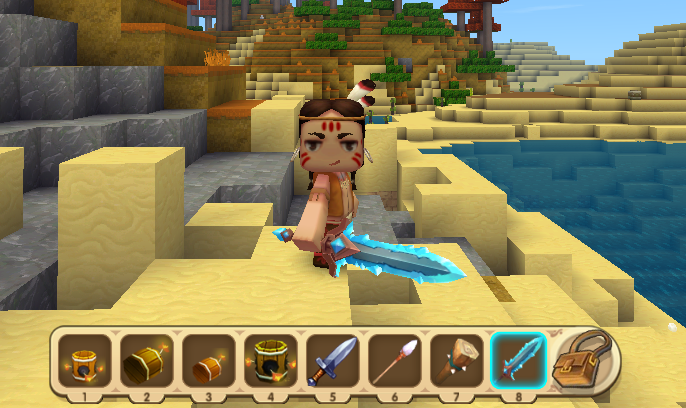
Task: Select the green-banded barrel in slot 4
Action: (x=271, y=361)
